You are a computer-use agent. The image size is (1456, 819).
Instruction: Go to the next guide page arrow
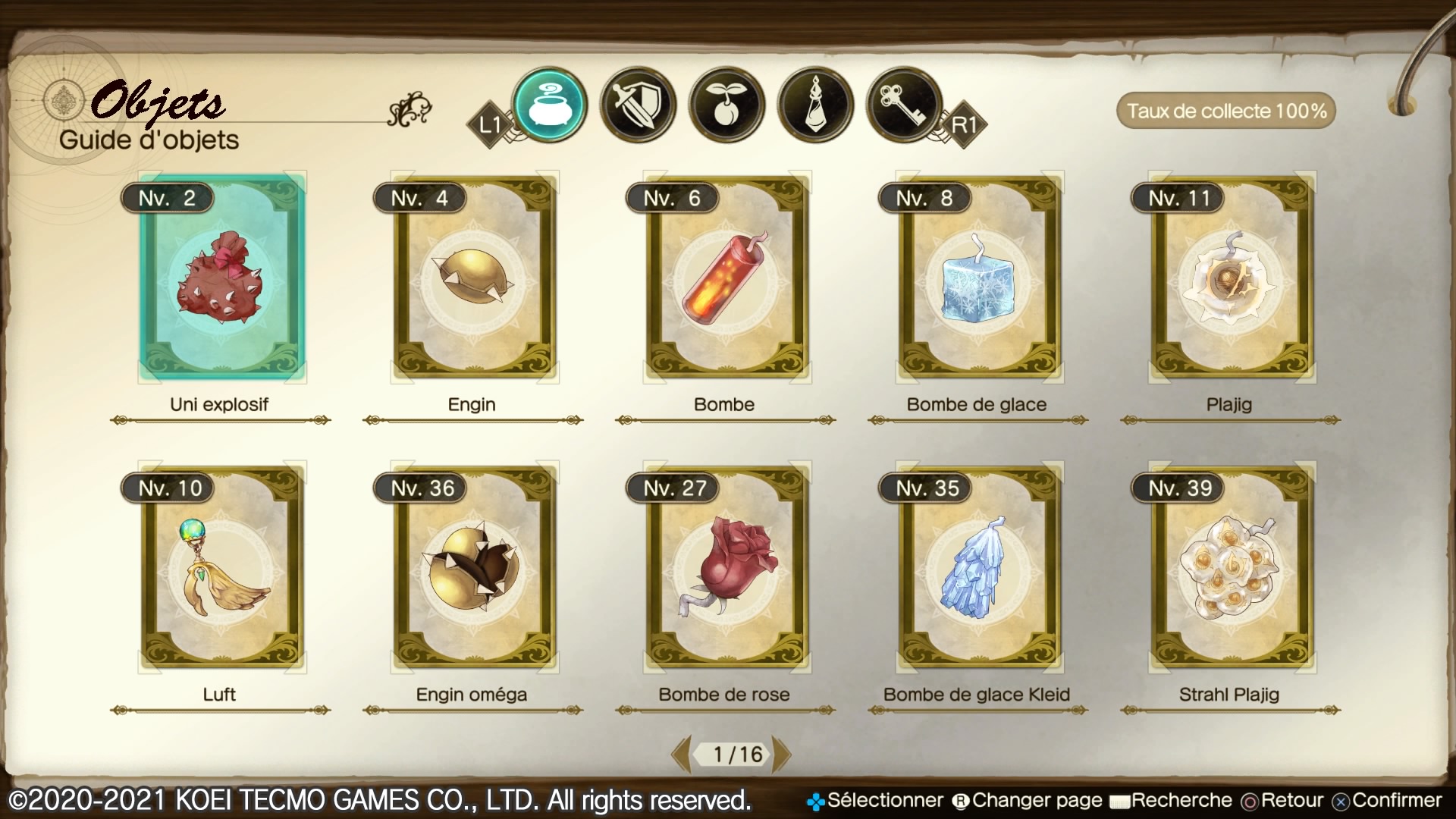pos(782,754)
